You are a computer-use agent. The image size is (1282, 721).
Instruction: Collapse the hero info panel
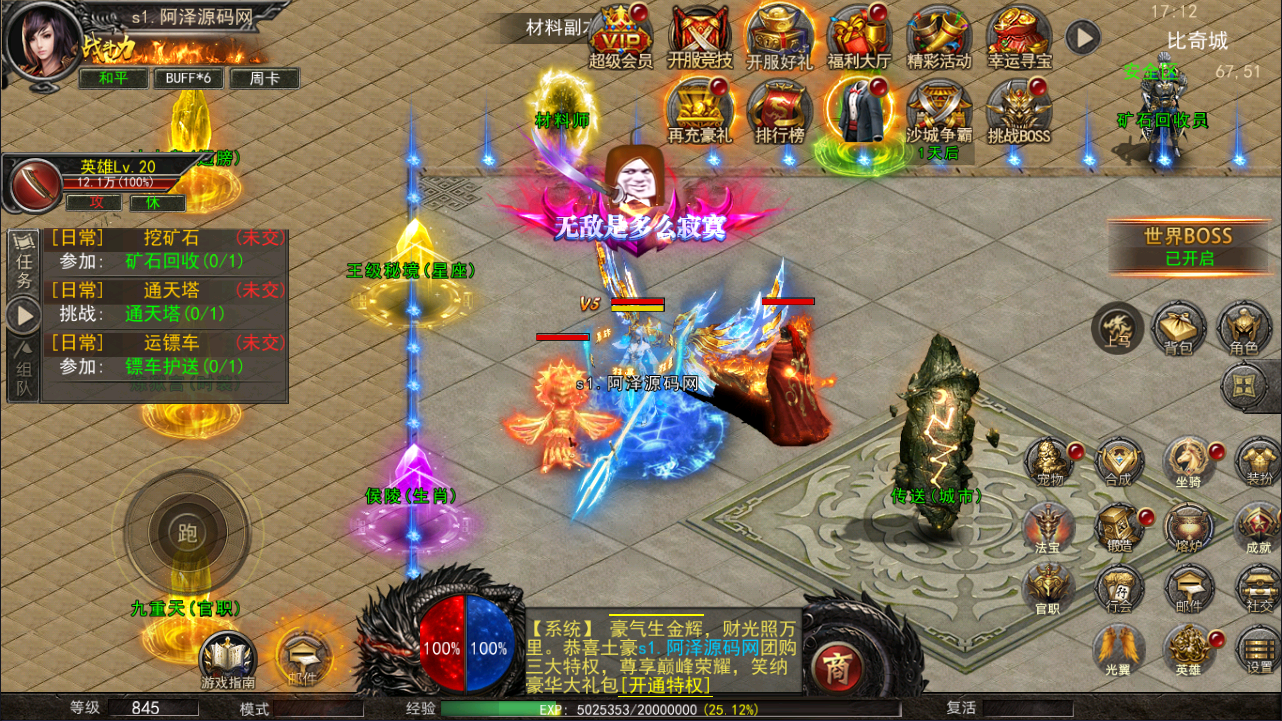35,186
